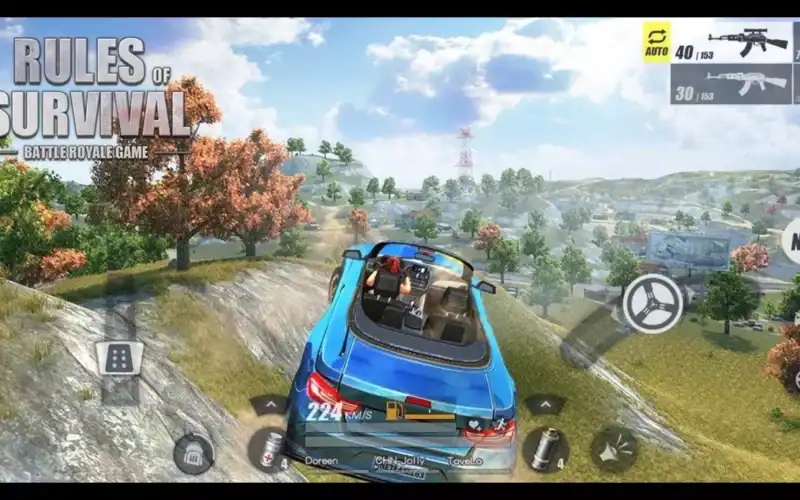Tap the pedal button with dotted grid
This screenshot has width=800, height=500.
pos(120,358)
